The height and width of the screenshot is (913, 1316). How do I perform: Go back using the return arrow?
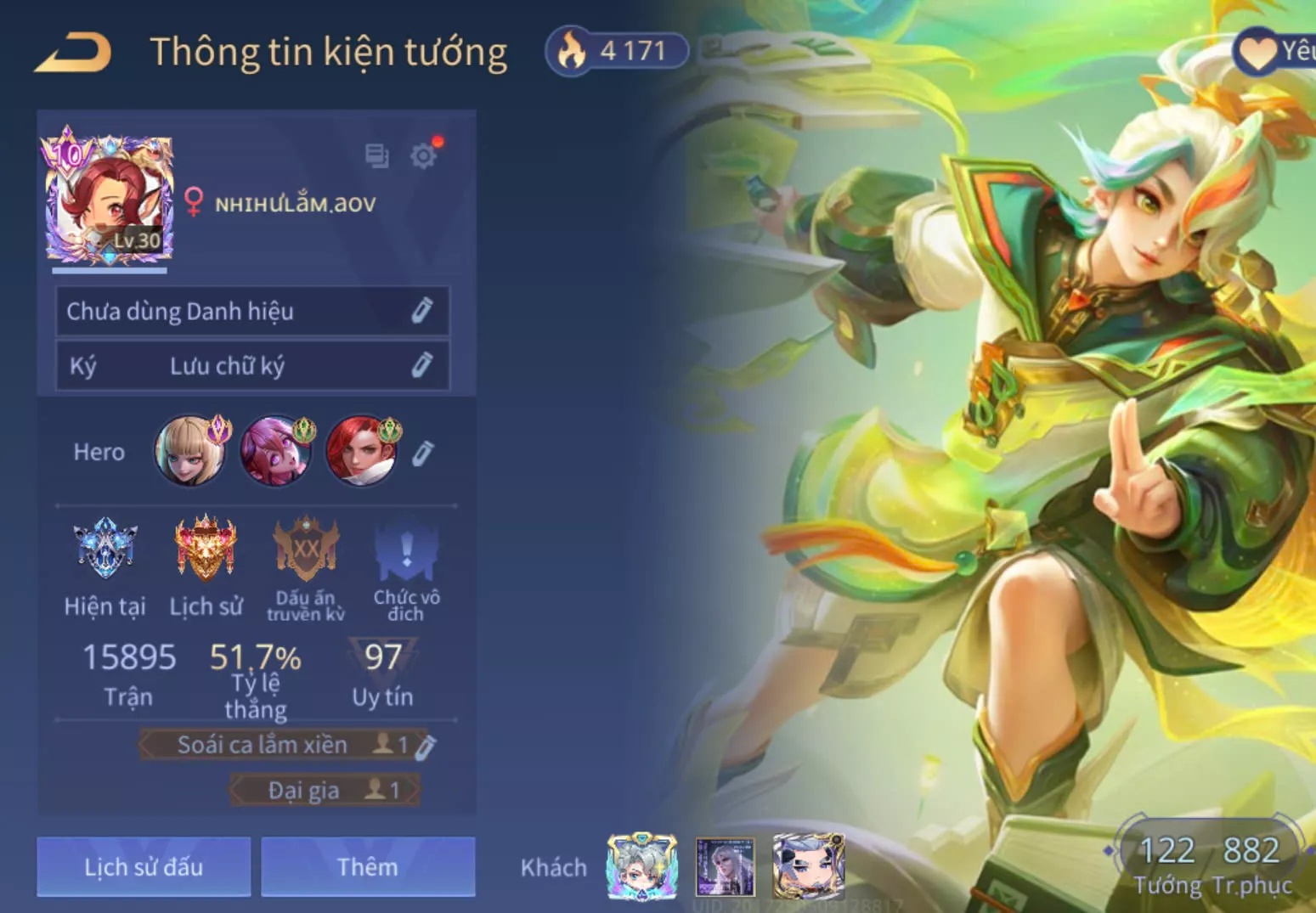coord(73,53)
